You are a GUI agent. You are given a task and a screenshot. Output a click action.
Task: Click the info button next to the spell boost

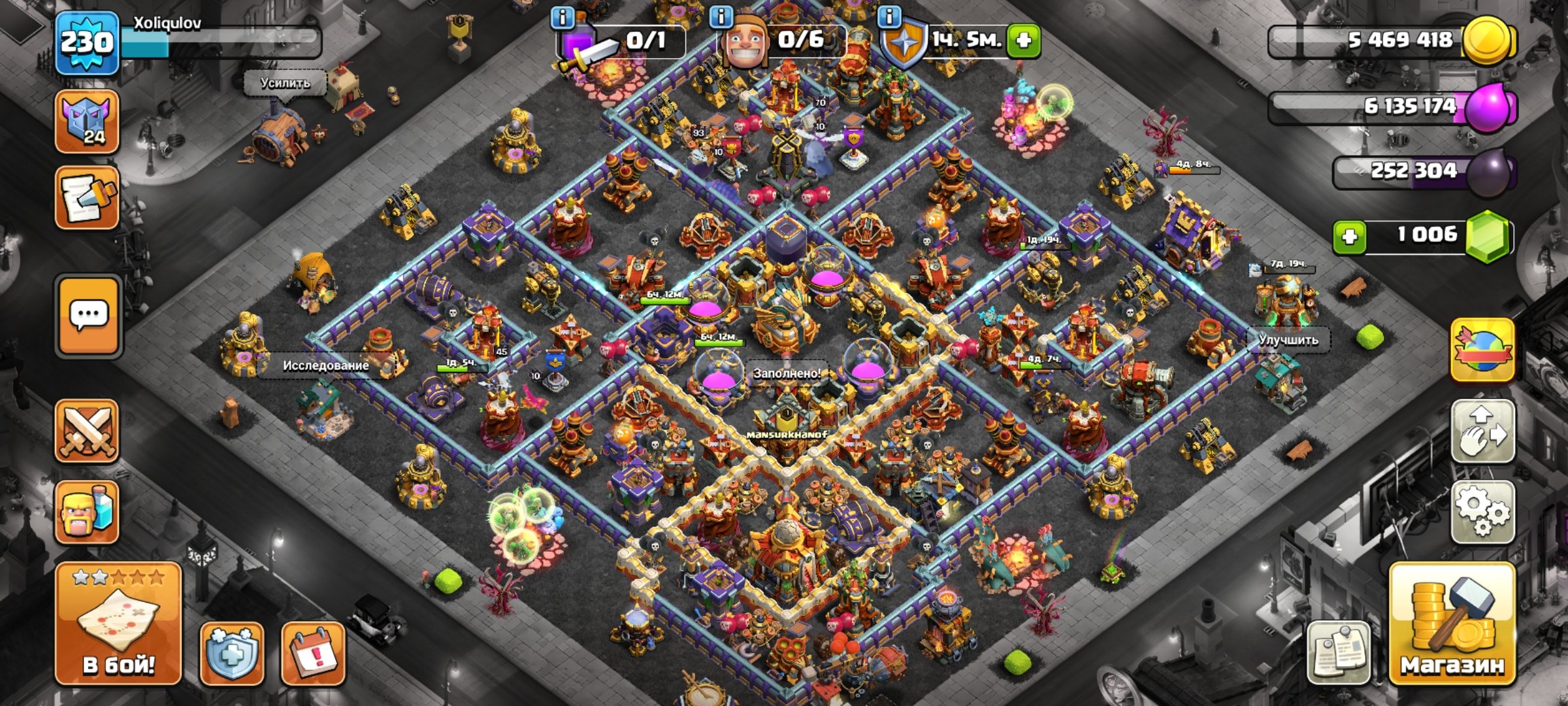coord(562,18)
